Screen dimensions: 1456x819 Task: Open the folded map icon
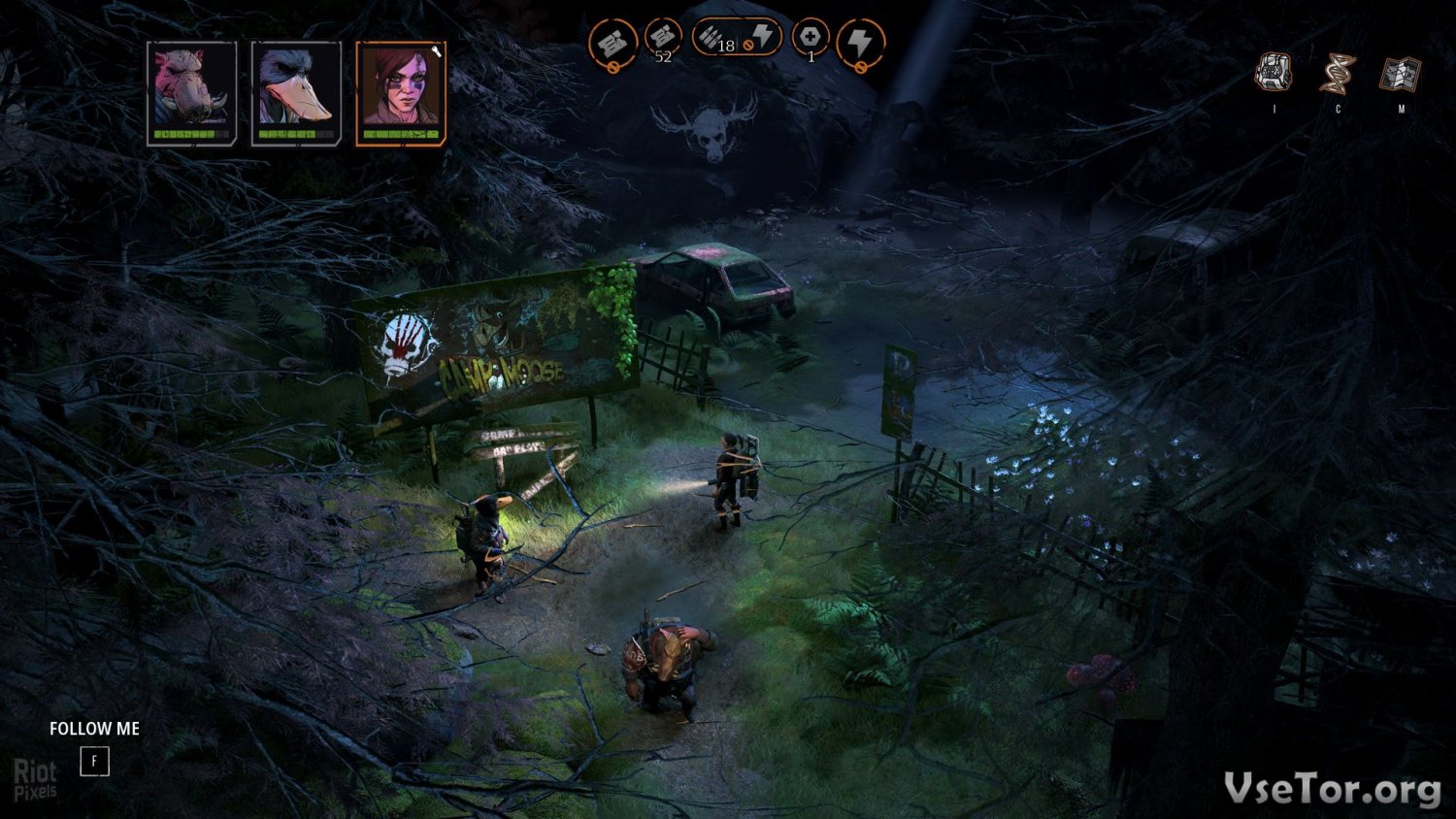click(1401, 74)
